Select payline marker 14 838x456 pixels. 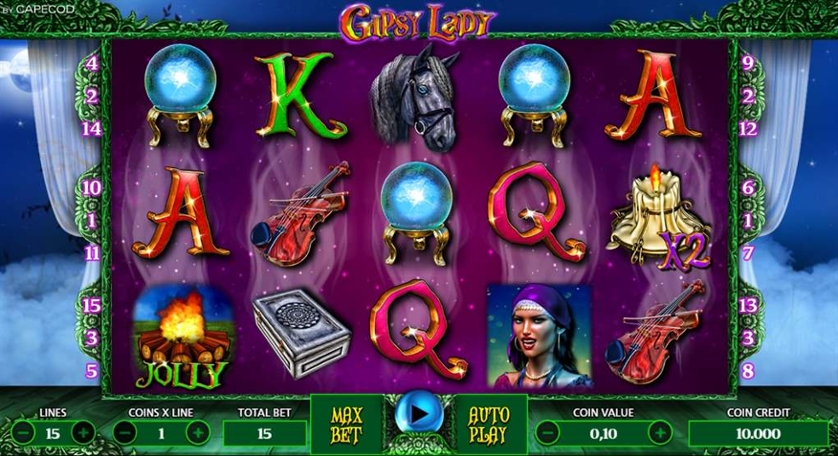coord(92,128)
